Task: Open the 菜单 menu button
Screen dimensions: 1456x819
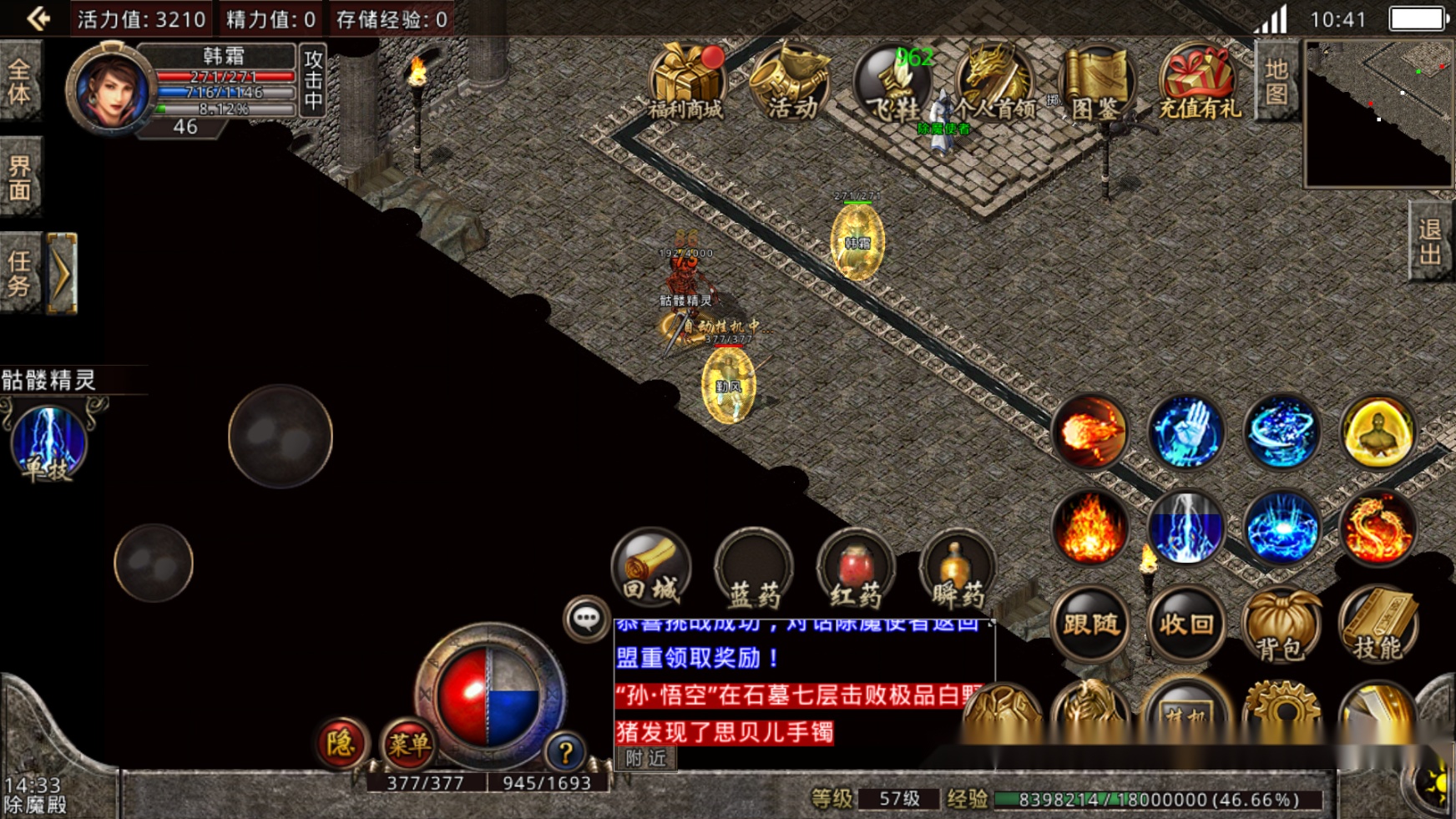Action: [x=408, y=743]
